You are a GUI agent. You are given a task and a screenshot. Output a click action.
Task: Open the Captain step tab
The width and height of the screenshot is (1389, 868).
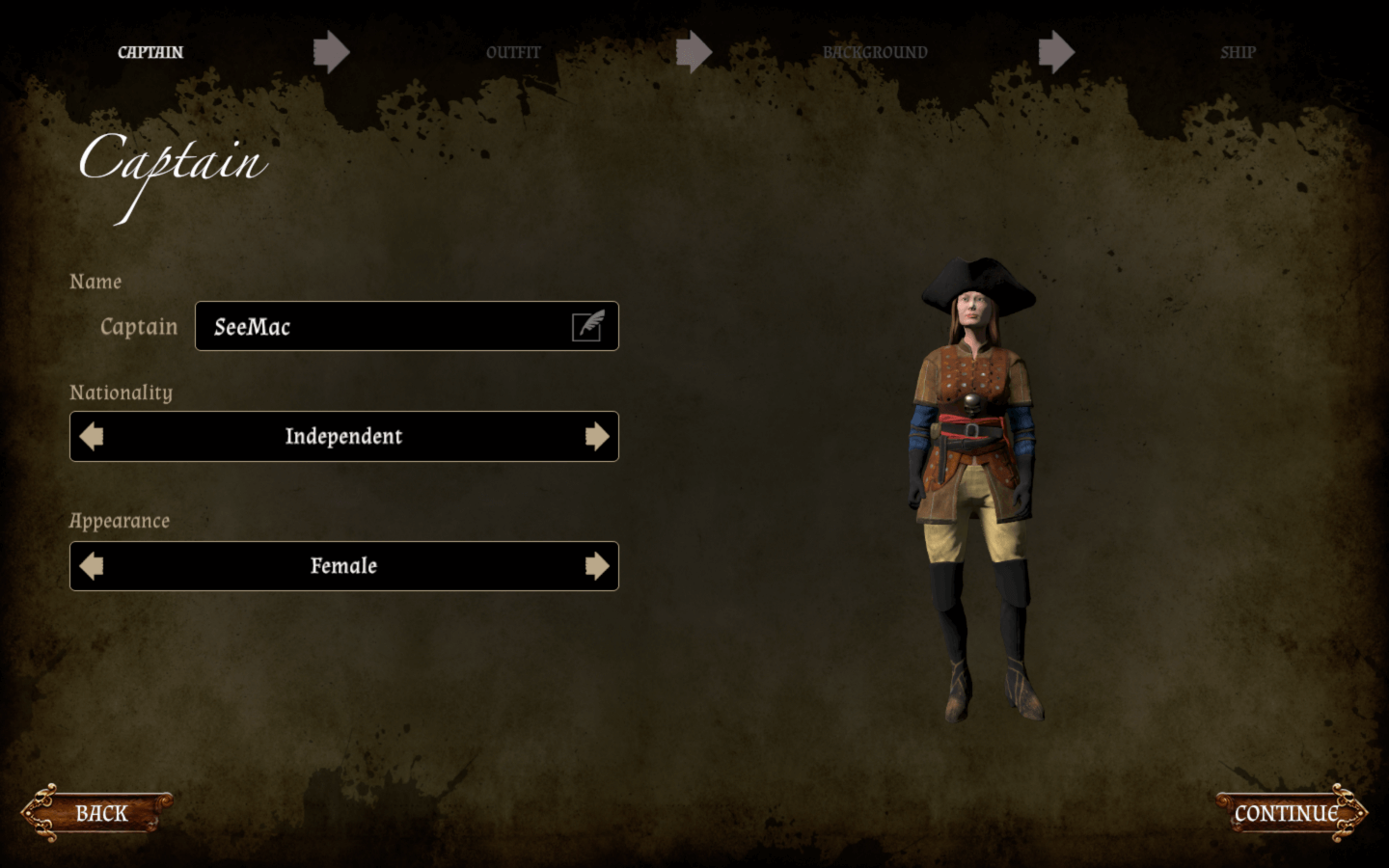pos(150,52)
